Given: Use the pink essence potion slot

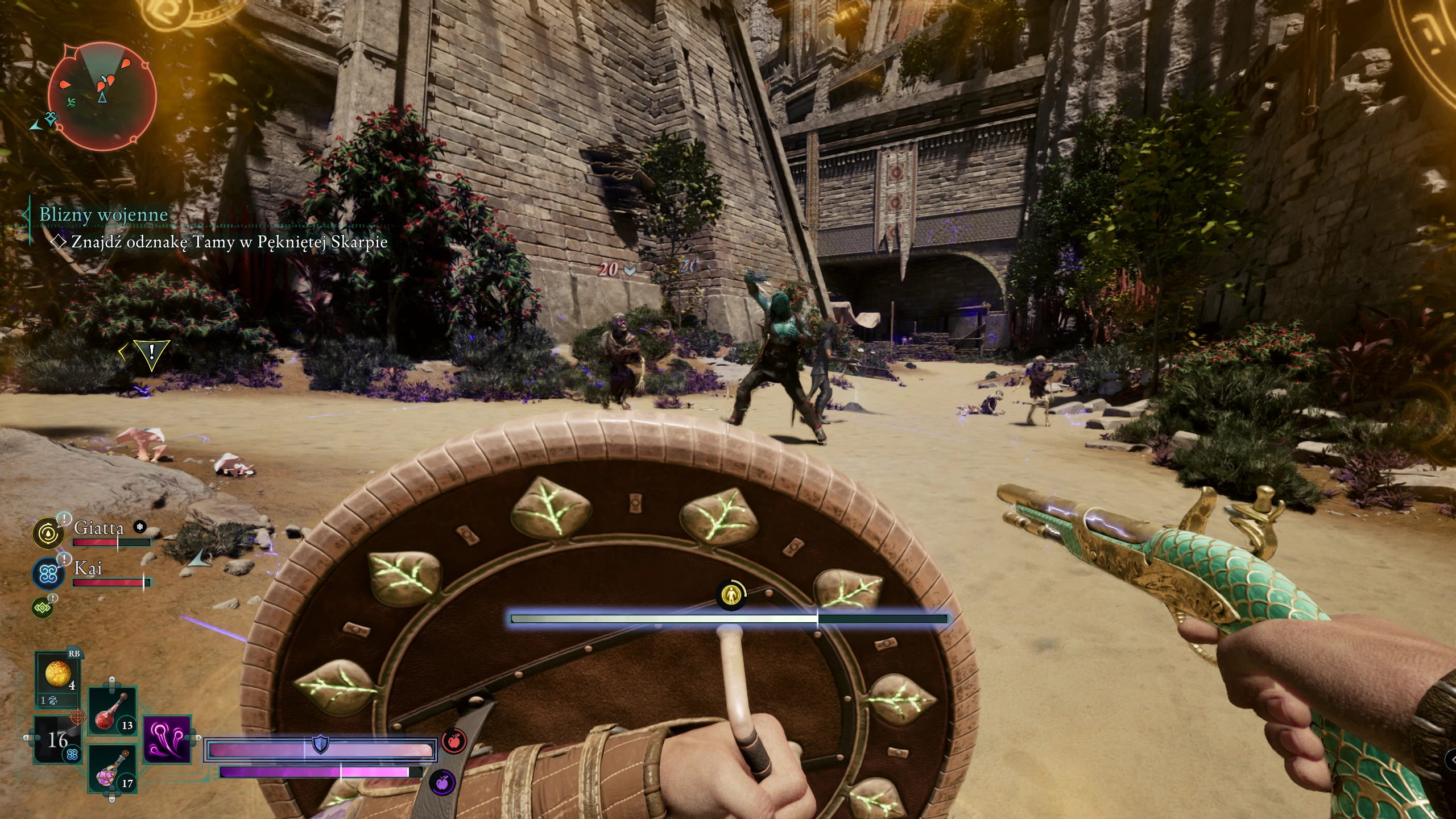Looking at the screenshot, I should pyautogui.click(x=113, y=770).
